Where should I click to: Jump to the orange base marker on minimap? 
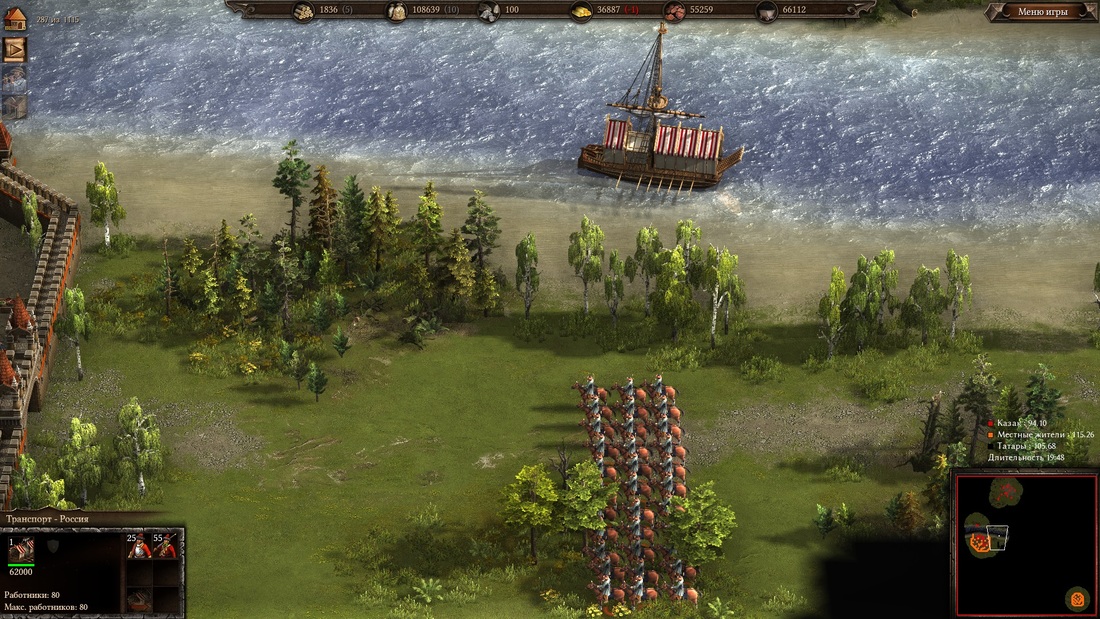pyautogui.click(x=1077, y=598)
